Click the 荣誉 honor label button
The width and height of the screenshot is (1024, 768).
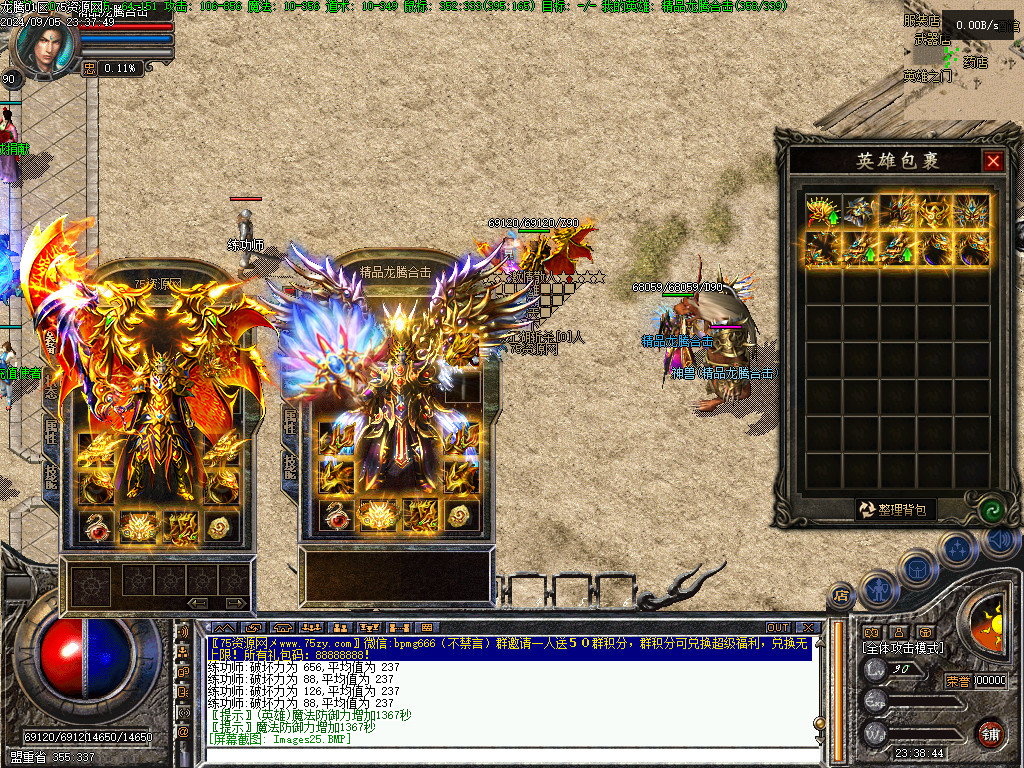point(958,681)
